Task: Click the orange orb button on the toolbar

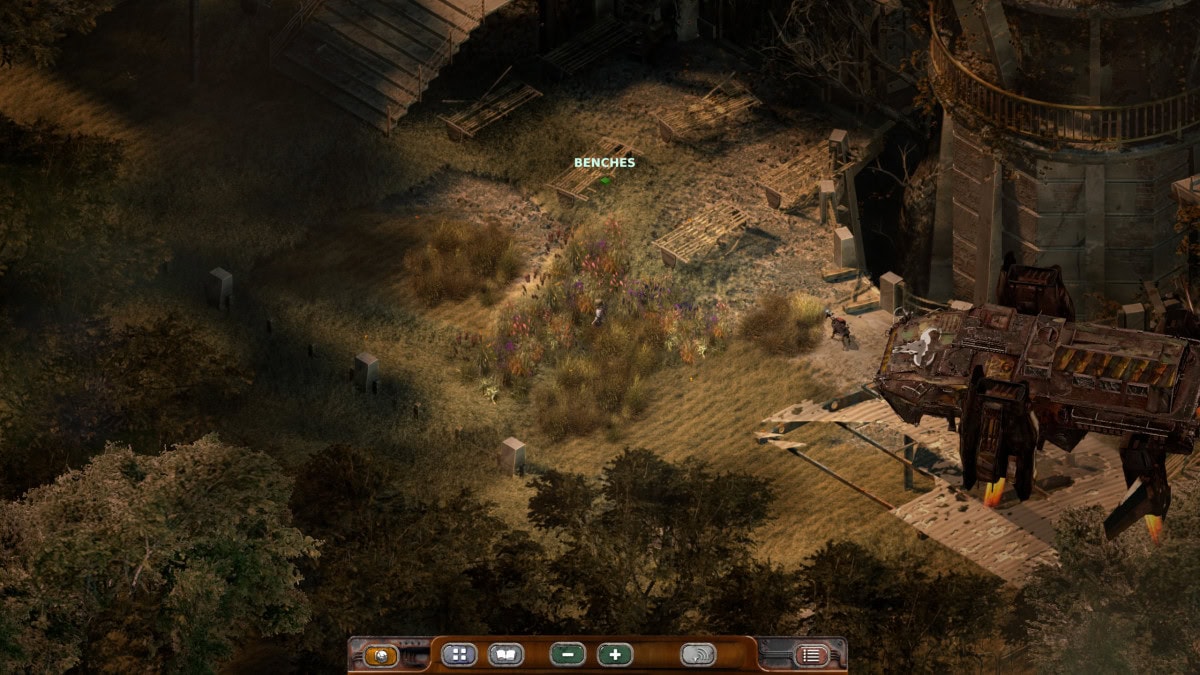Action: click(381, 656)
